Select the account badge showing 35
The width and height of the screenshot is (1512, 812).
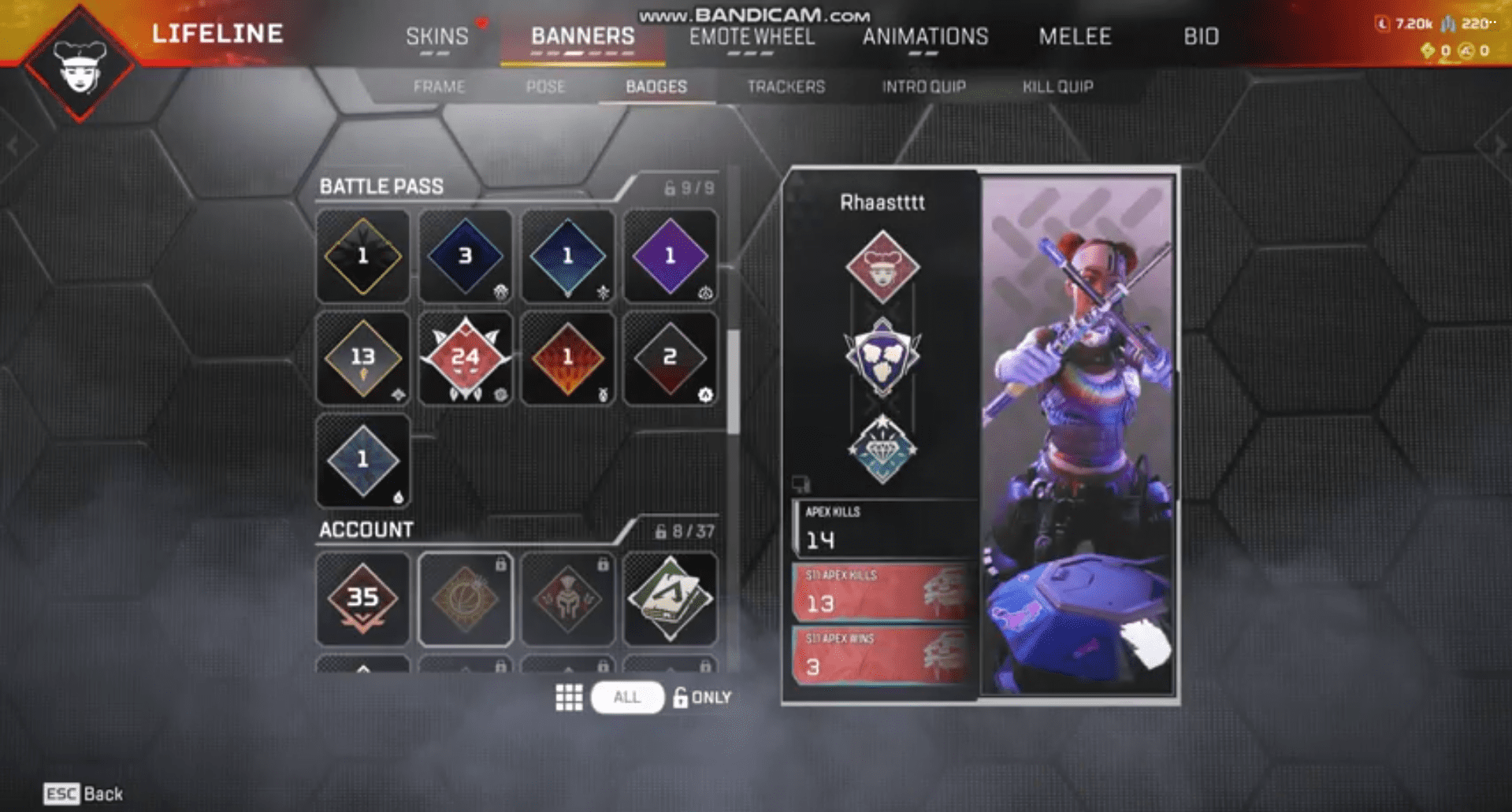pyautogui.click(x=362, y=599)
